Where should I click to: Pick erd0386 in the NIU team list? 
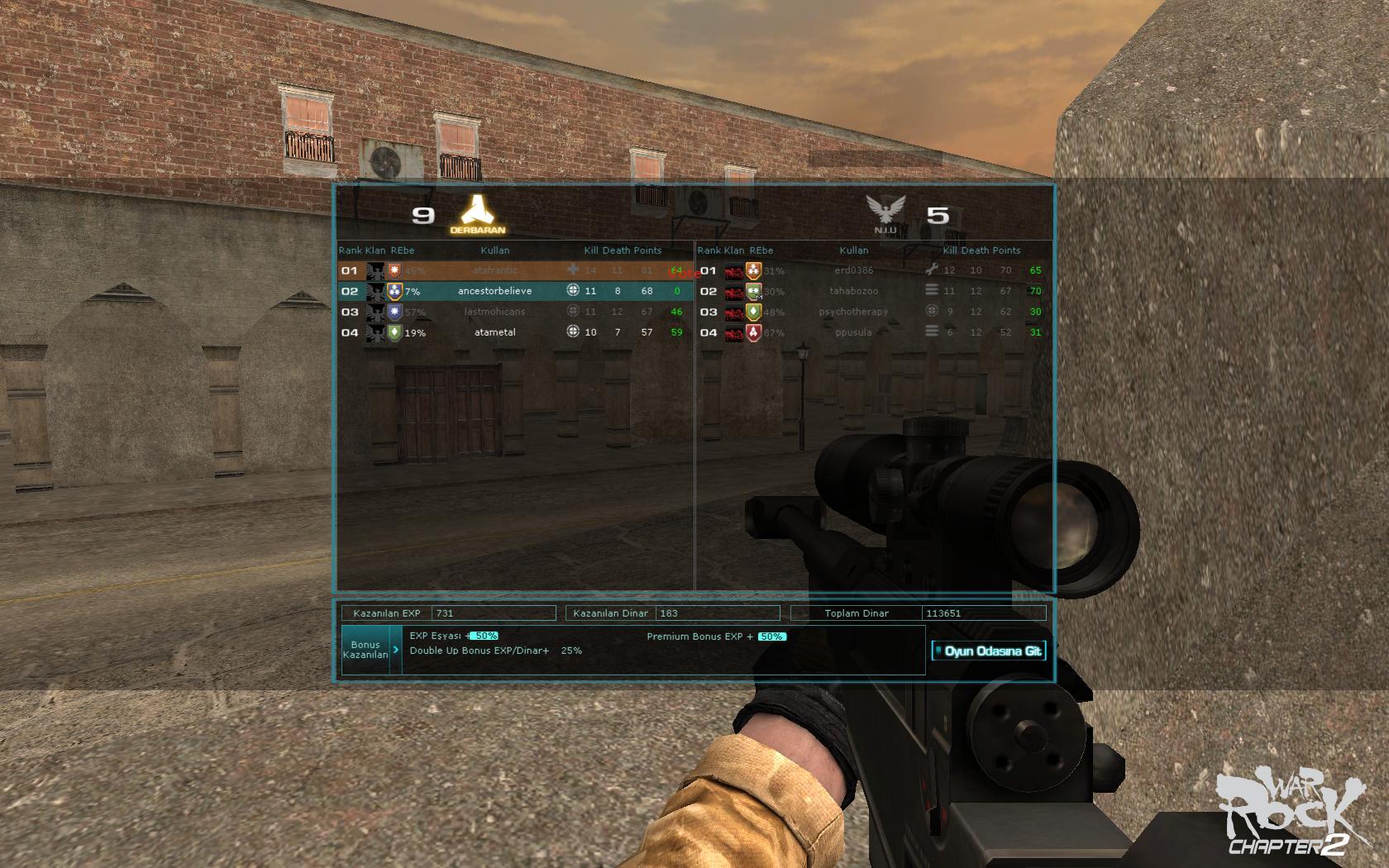pos(853,270)
